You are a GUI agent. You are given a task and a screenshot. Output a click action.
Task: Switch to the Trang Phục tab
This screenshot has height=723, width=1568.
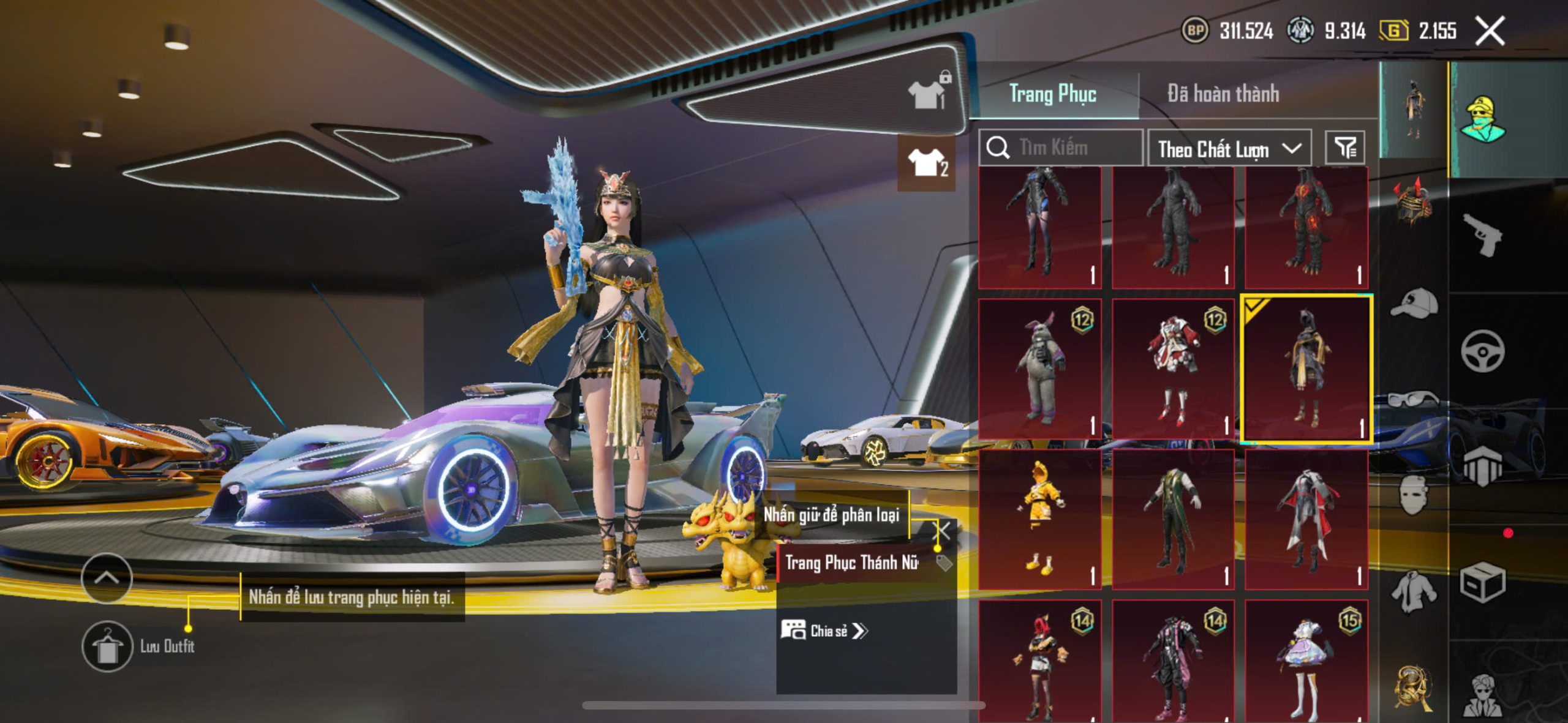(1052, 94)
